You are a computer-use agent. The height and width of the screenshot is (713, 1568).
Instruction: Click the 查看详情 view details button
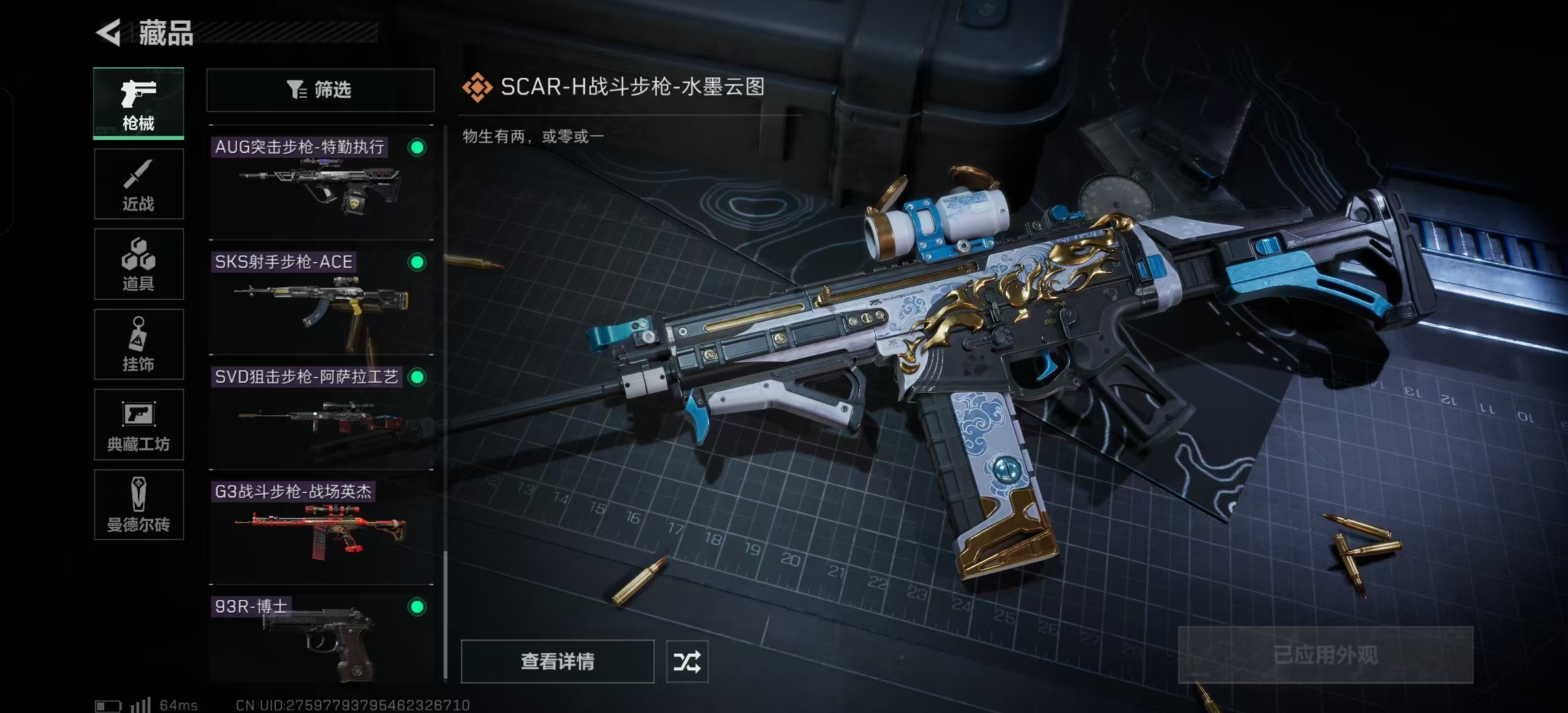tap(557, 661)
